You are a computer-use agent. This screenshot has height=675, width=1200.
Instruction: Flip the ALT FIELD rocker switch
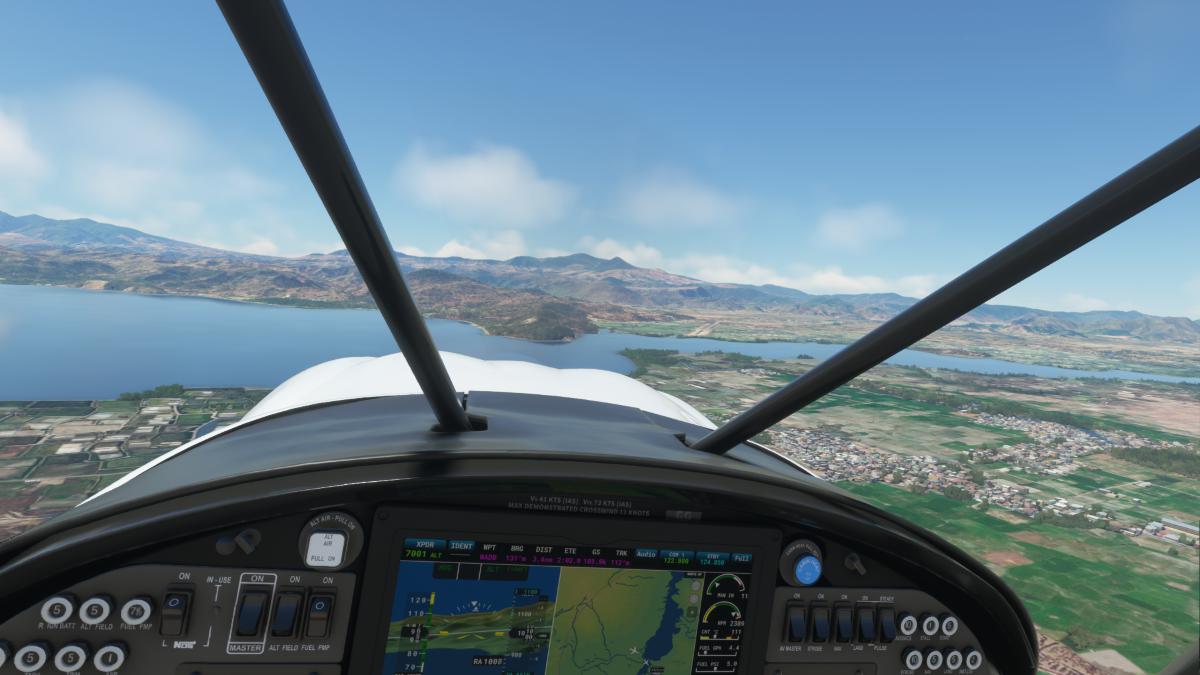287,612
